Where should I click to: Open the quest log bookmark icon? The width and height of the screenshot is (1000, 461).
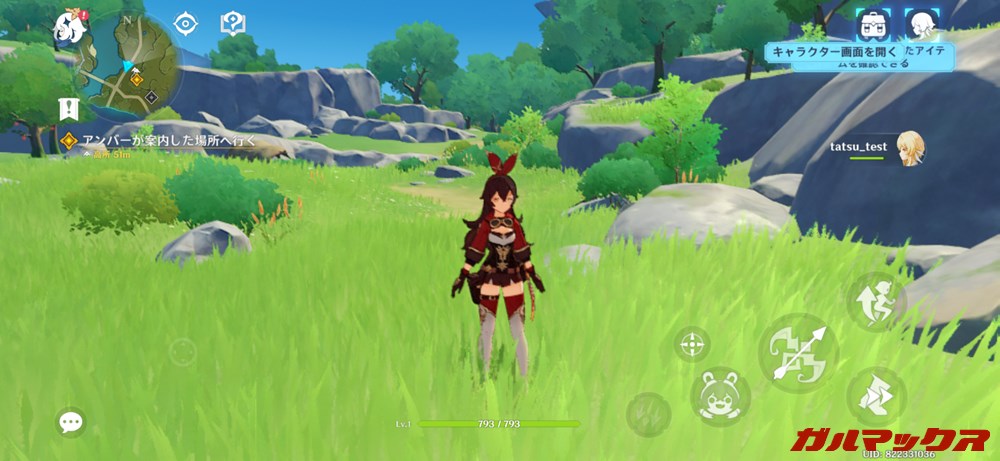[x=69, y=106]
